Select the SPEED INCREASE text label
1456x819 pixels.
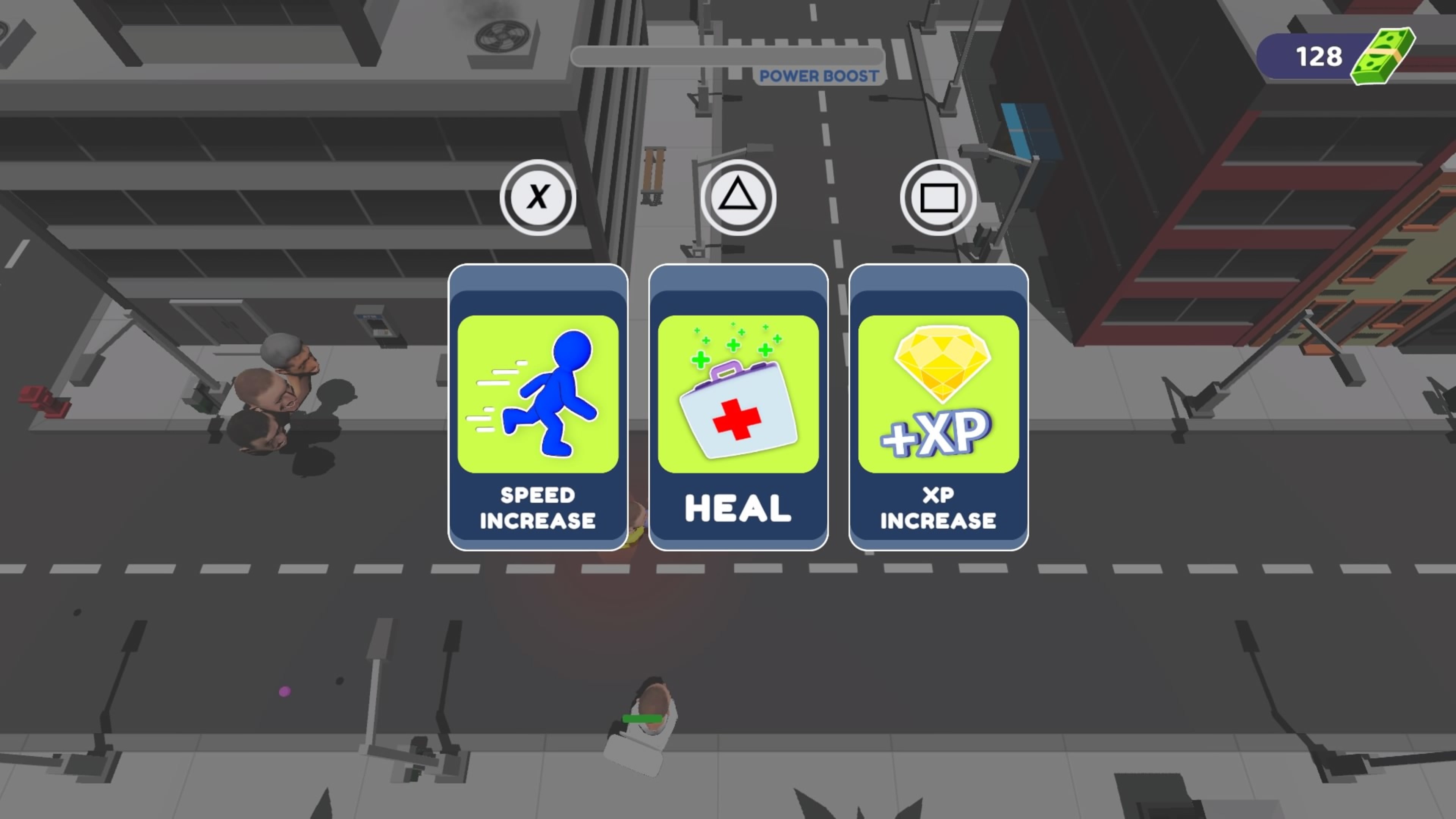click(x=537, y=508)
